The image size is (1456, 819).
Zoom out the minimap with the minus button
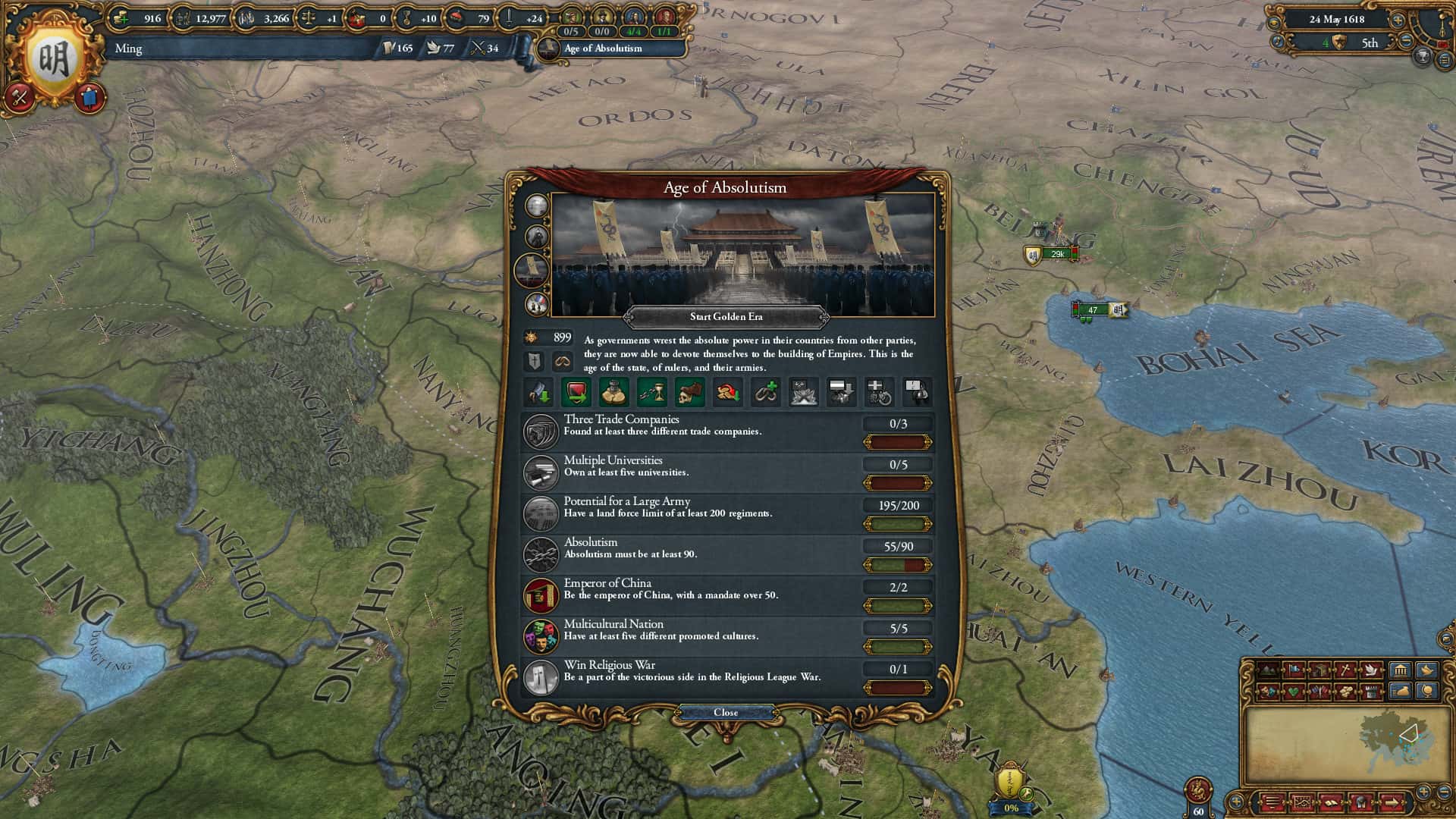pyautogui.click(x=1443, y=792)
